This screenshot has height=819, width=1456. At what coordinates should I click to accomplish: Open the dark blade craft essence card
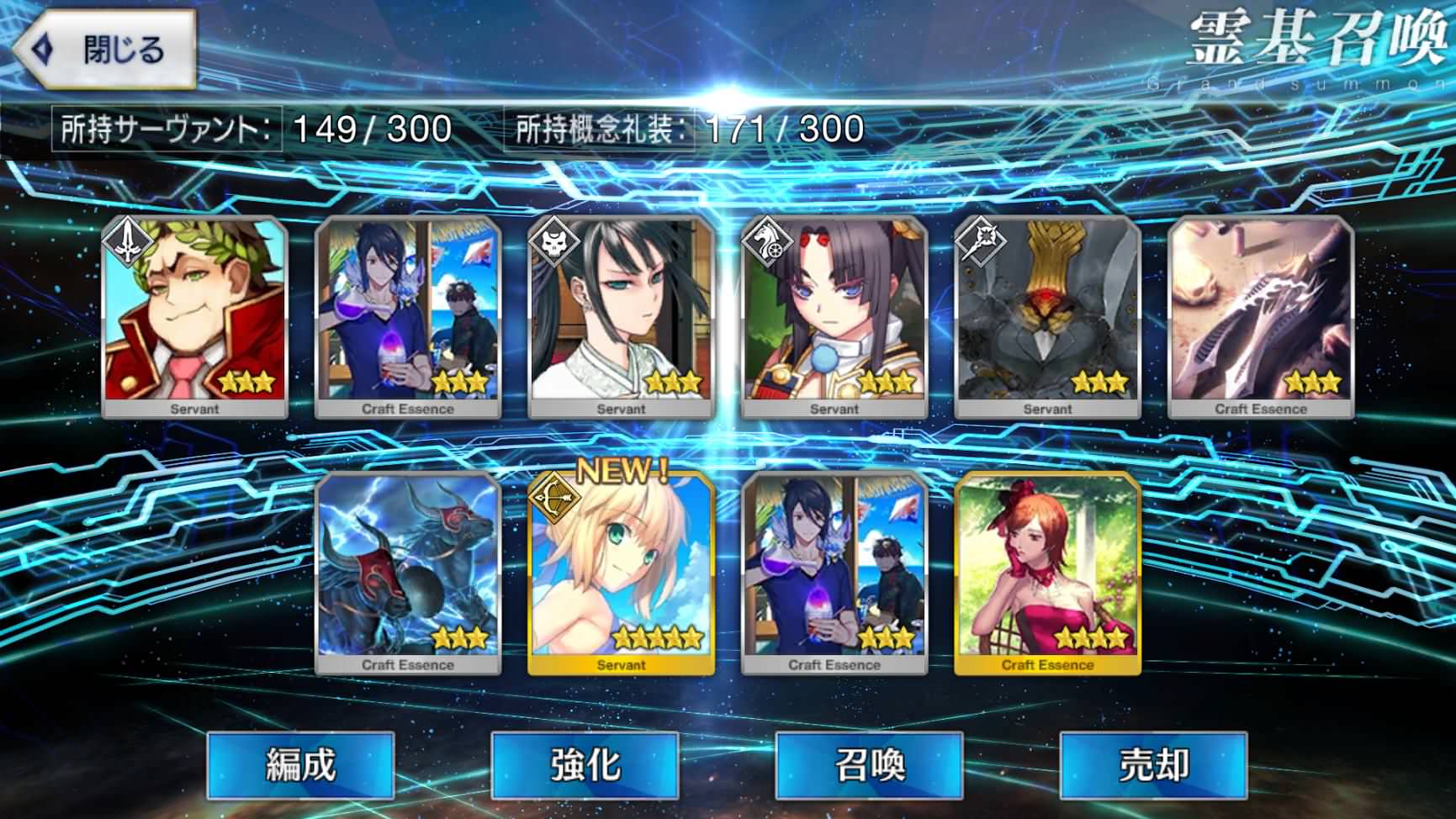(x=1260, y=317)
